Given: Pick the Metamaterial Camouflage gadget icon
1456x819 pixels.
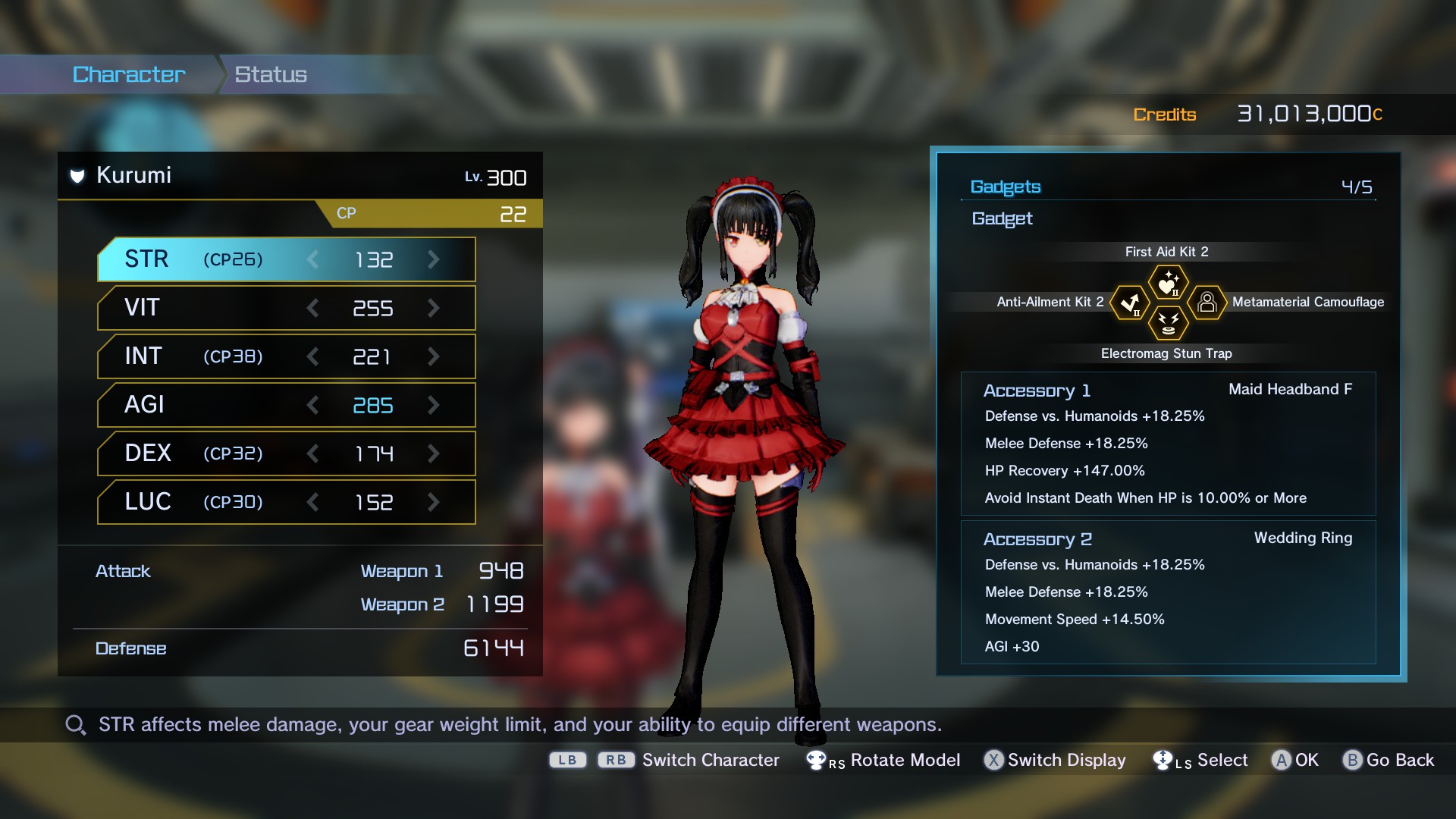Looking at the screenshot, I should 1207,303.
